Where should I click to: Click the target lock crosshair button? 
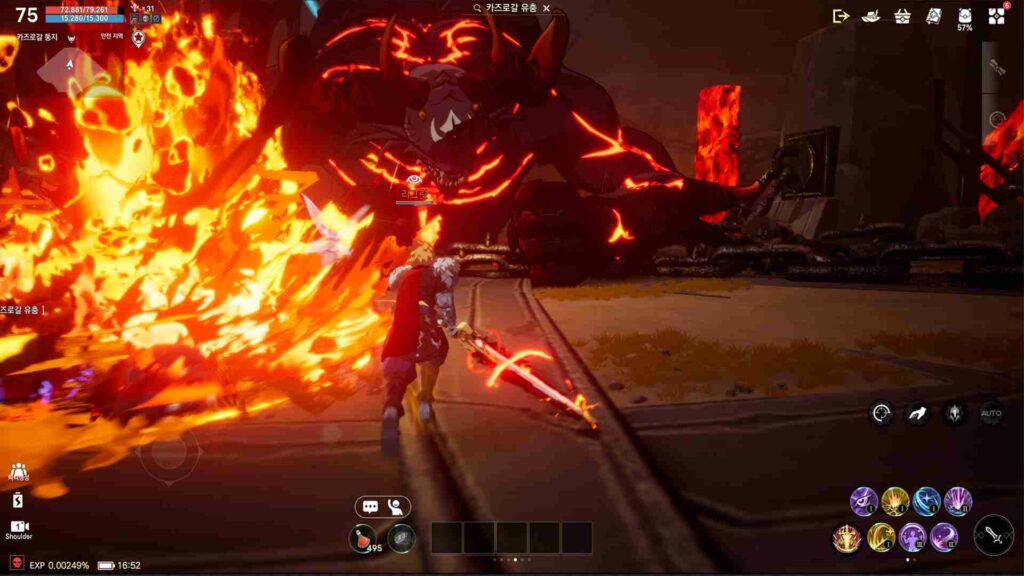(x=881, y=413)
